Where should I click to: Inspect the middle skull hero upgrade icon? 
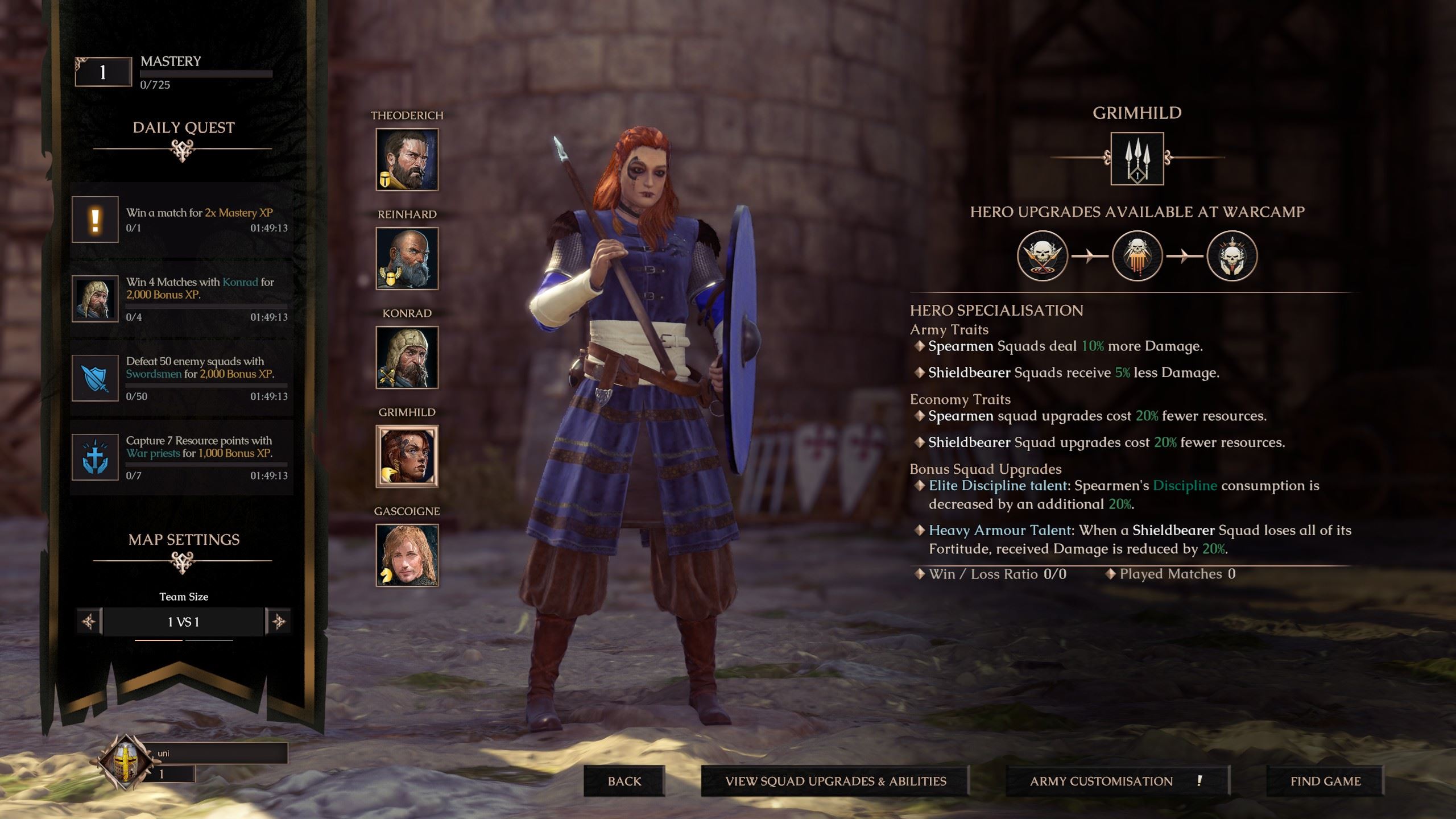pyautogui.click(x=1137, y=256)
